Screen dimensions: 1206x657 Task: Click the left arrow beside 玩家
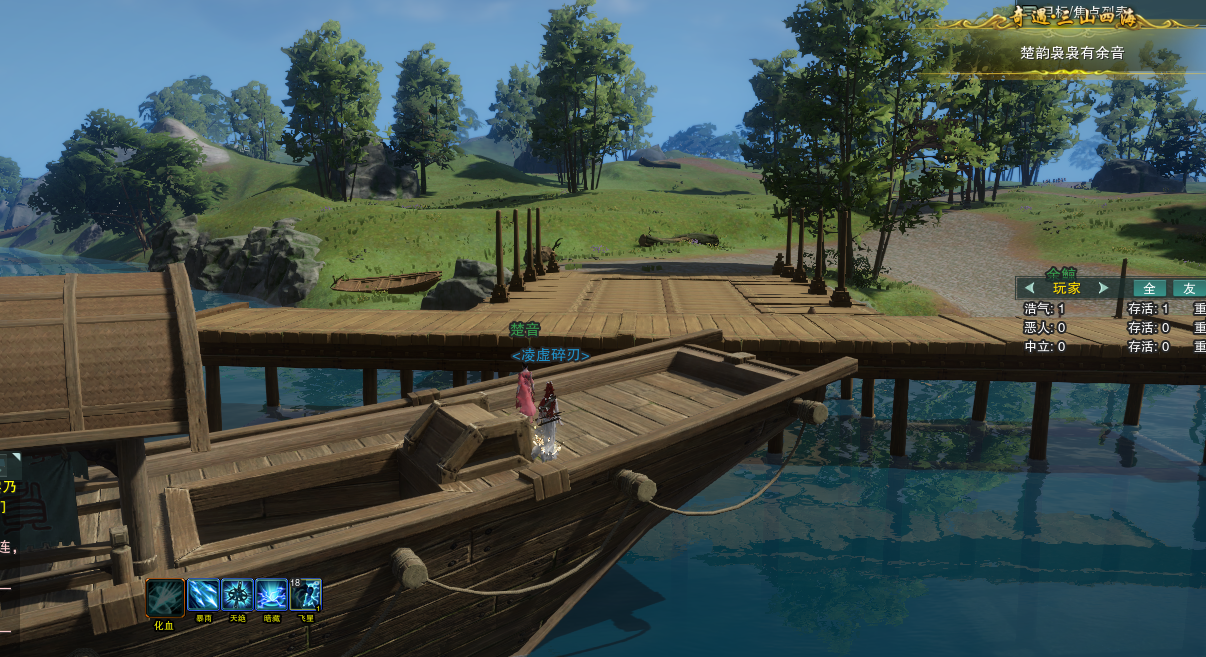(x=1028, y=288)
